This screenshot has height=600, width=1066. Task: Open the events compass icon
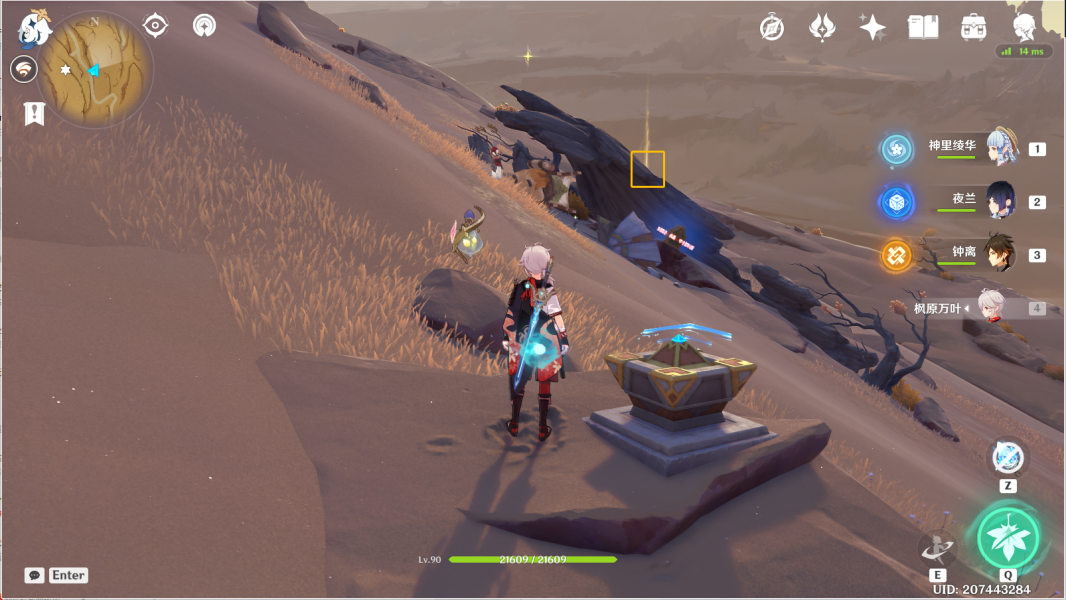pos(771,27)
